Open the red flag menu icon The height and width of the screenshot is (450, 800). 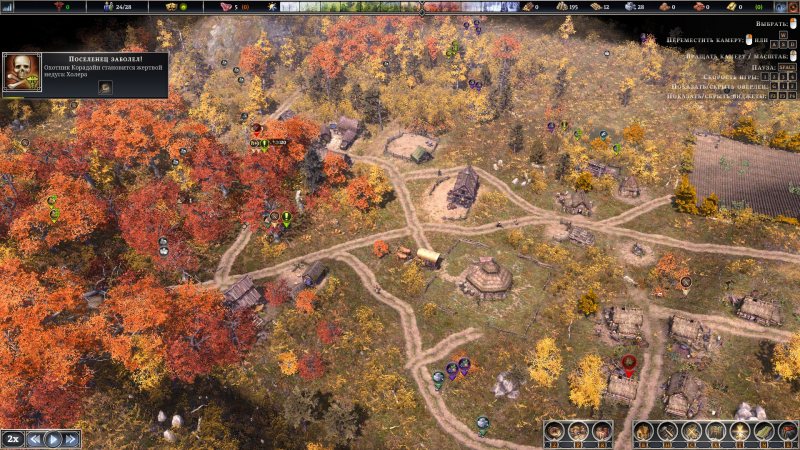tap(788, 431)
